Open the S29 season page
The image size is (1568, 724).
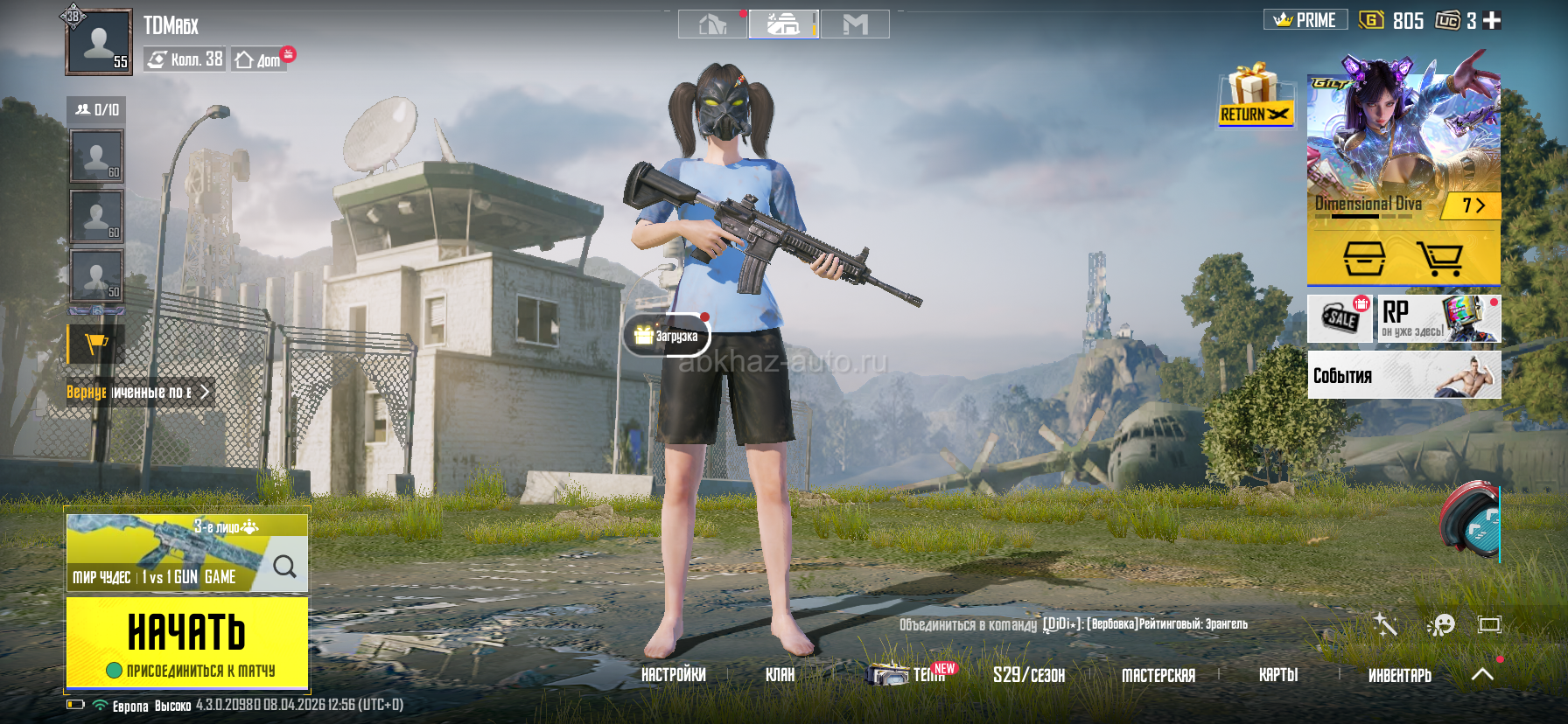(1028, 675)
